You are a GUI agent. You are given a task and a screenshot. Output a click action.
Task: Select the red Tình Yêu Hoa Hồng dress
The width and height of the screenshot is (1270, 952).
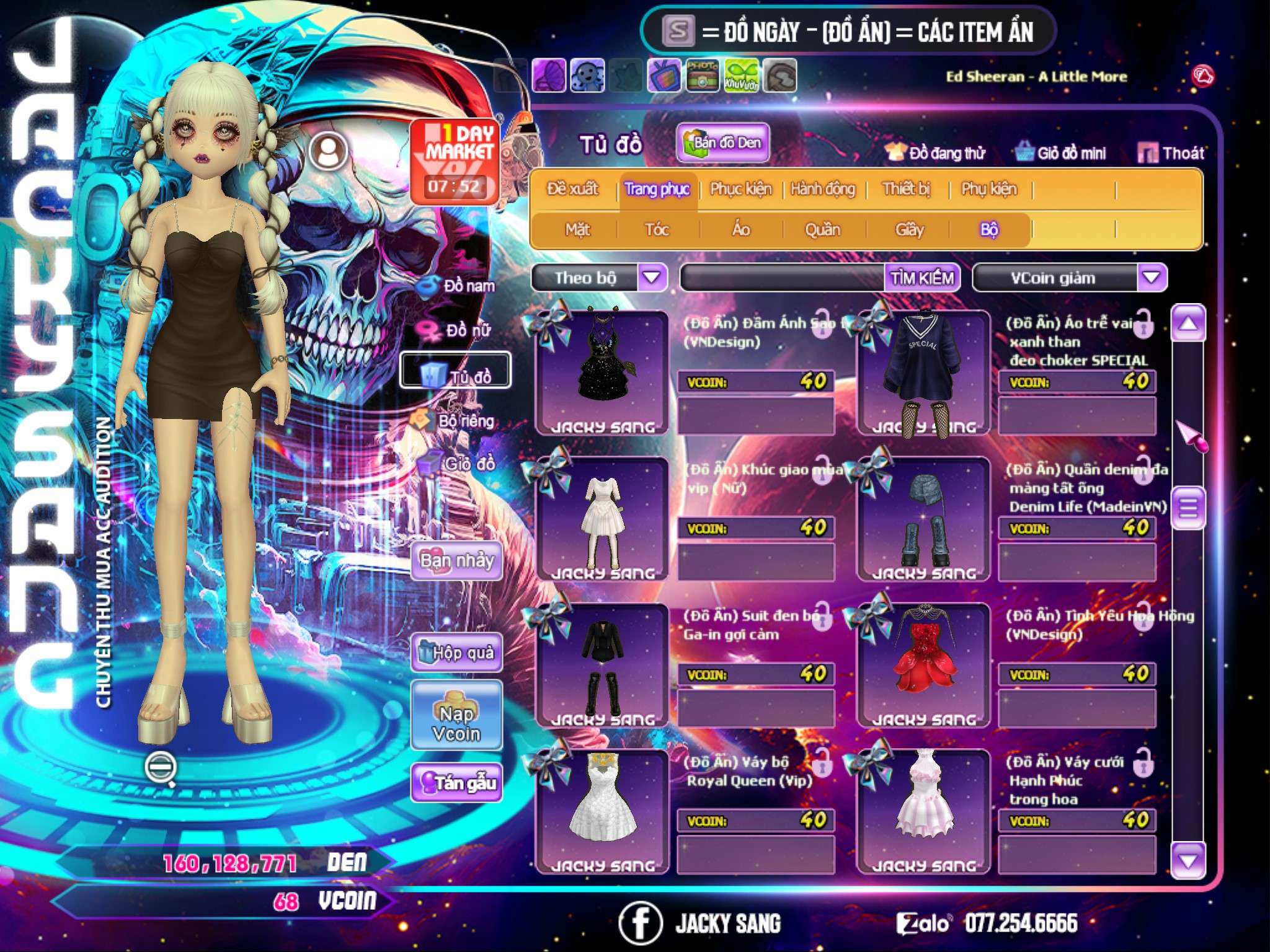pos(923,664)
